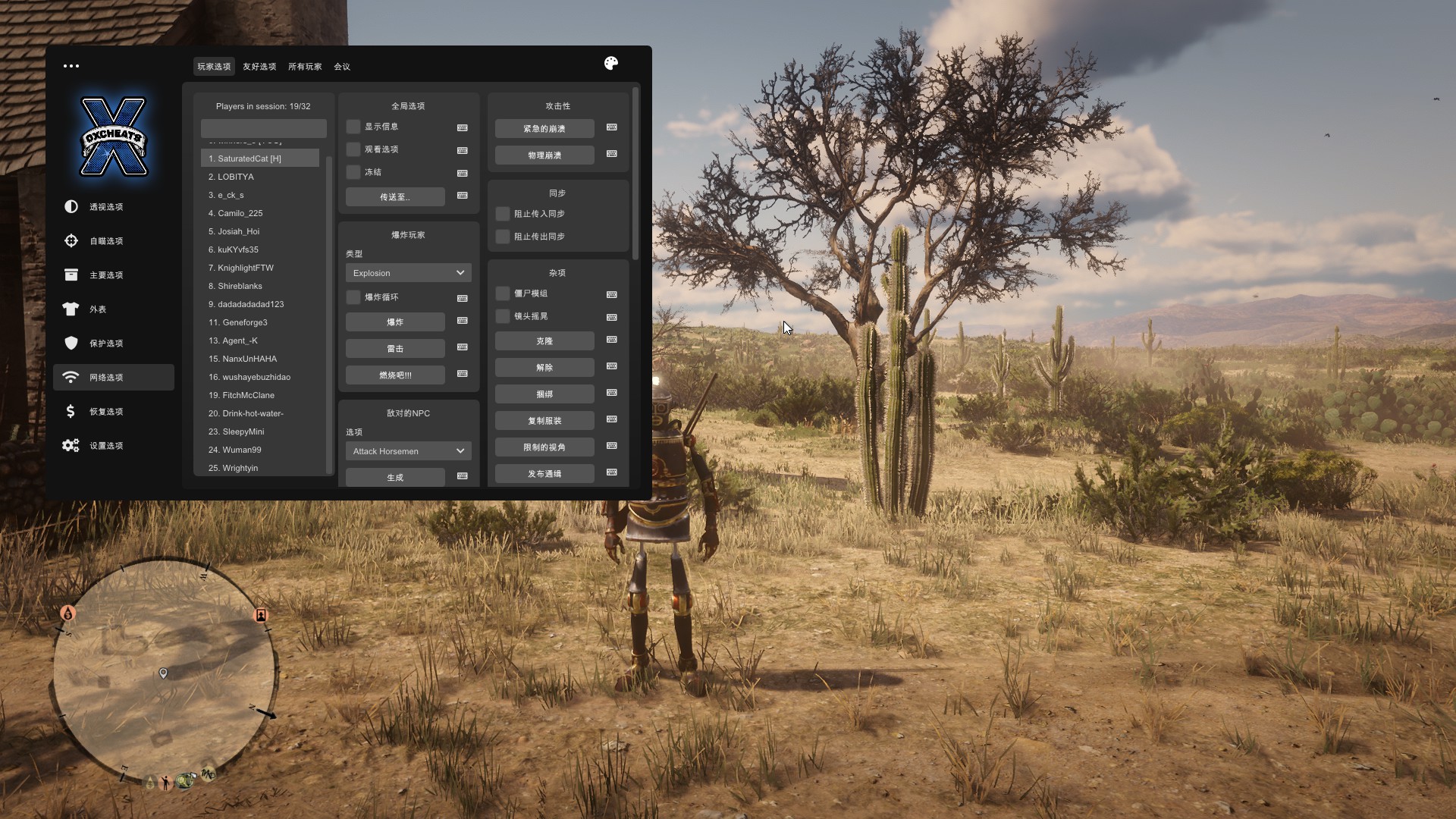Click the player search field
Image resolution: width=1456 pixels, height=819 pixels.
(263, 128)
